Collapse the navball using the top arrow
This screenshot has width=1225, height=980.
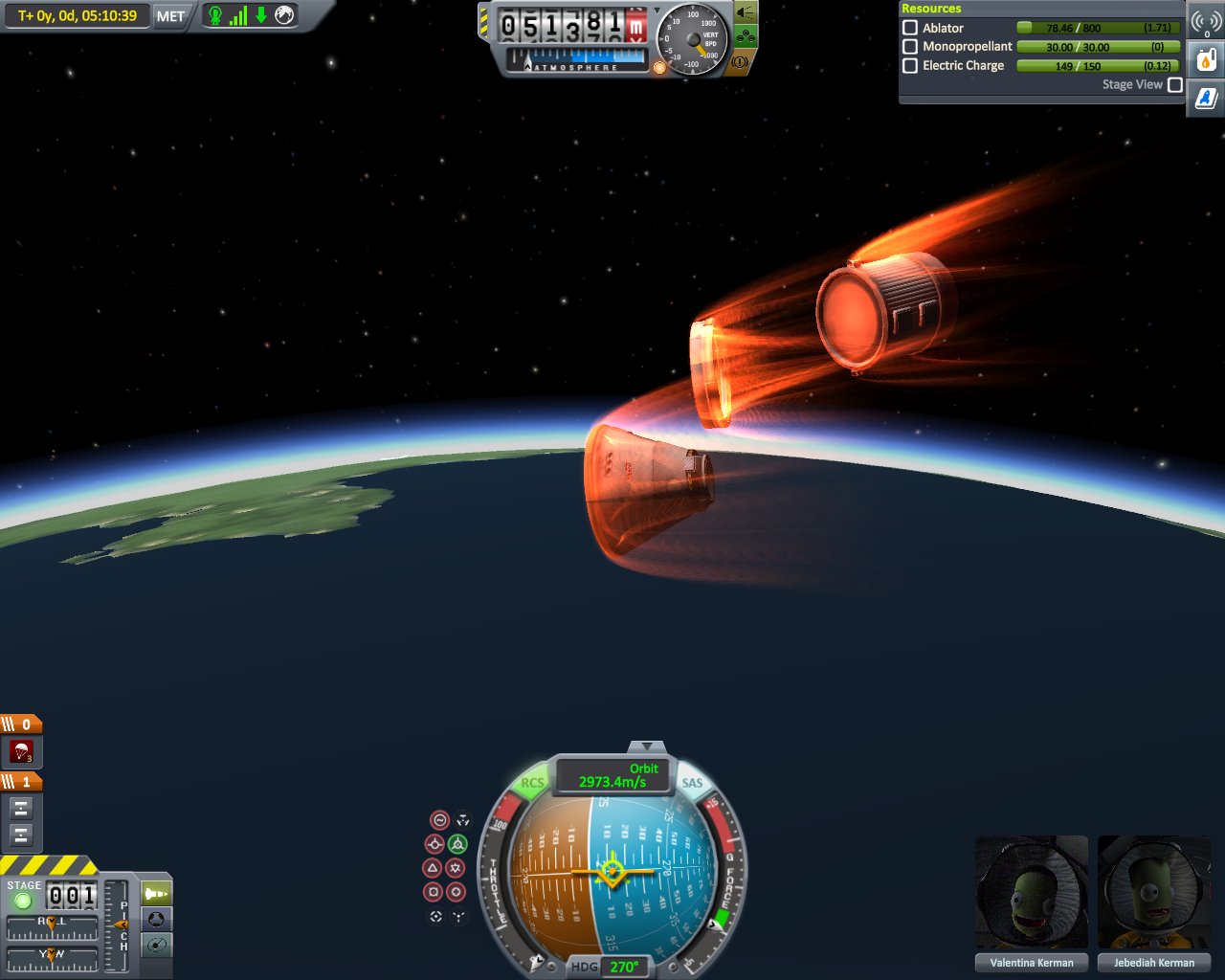(647, 746)
